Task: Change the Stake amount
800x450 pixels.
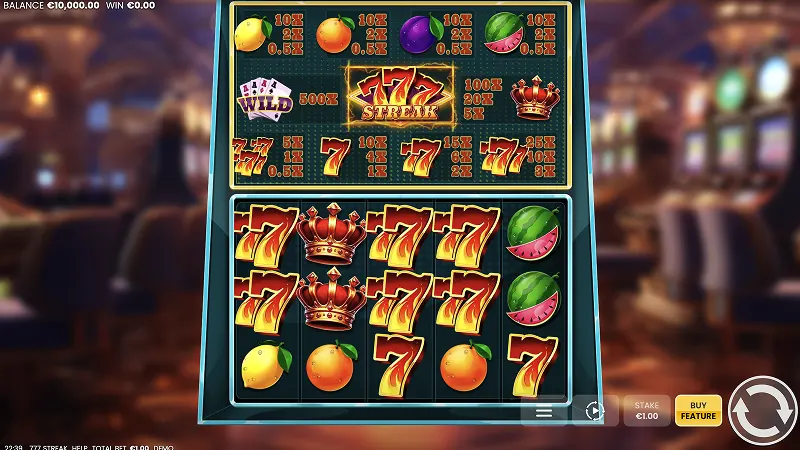Action: [x=647, y=410]
